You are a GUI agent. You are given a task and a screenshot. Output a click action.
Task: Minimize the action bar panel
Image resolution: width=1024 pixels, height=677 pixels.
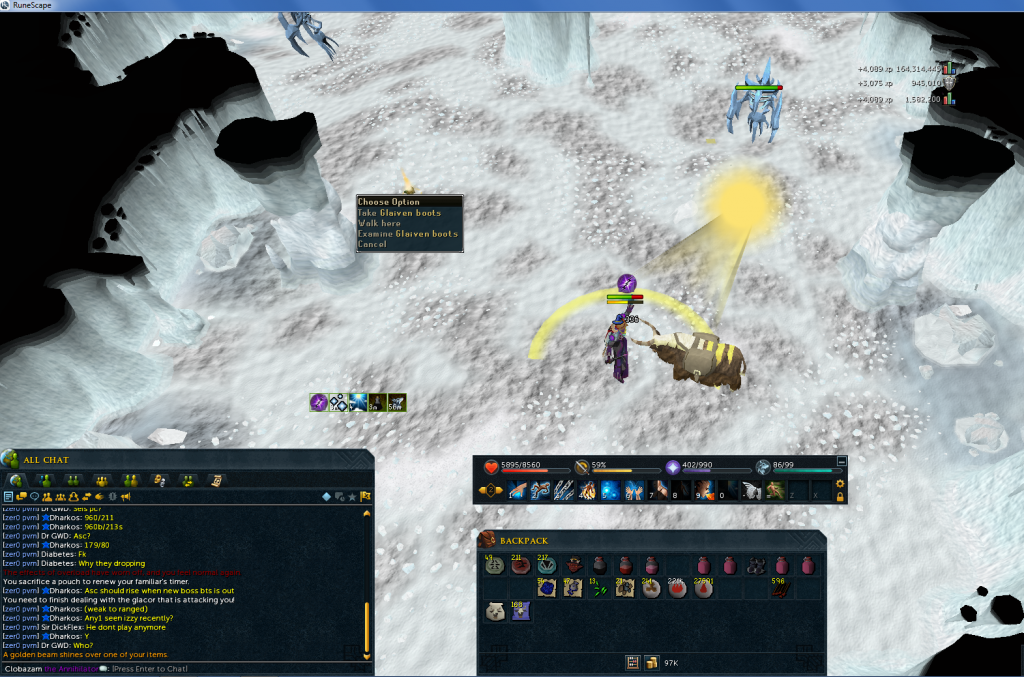841,461
